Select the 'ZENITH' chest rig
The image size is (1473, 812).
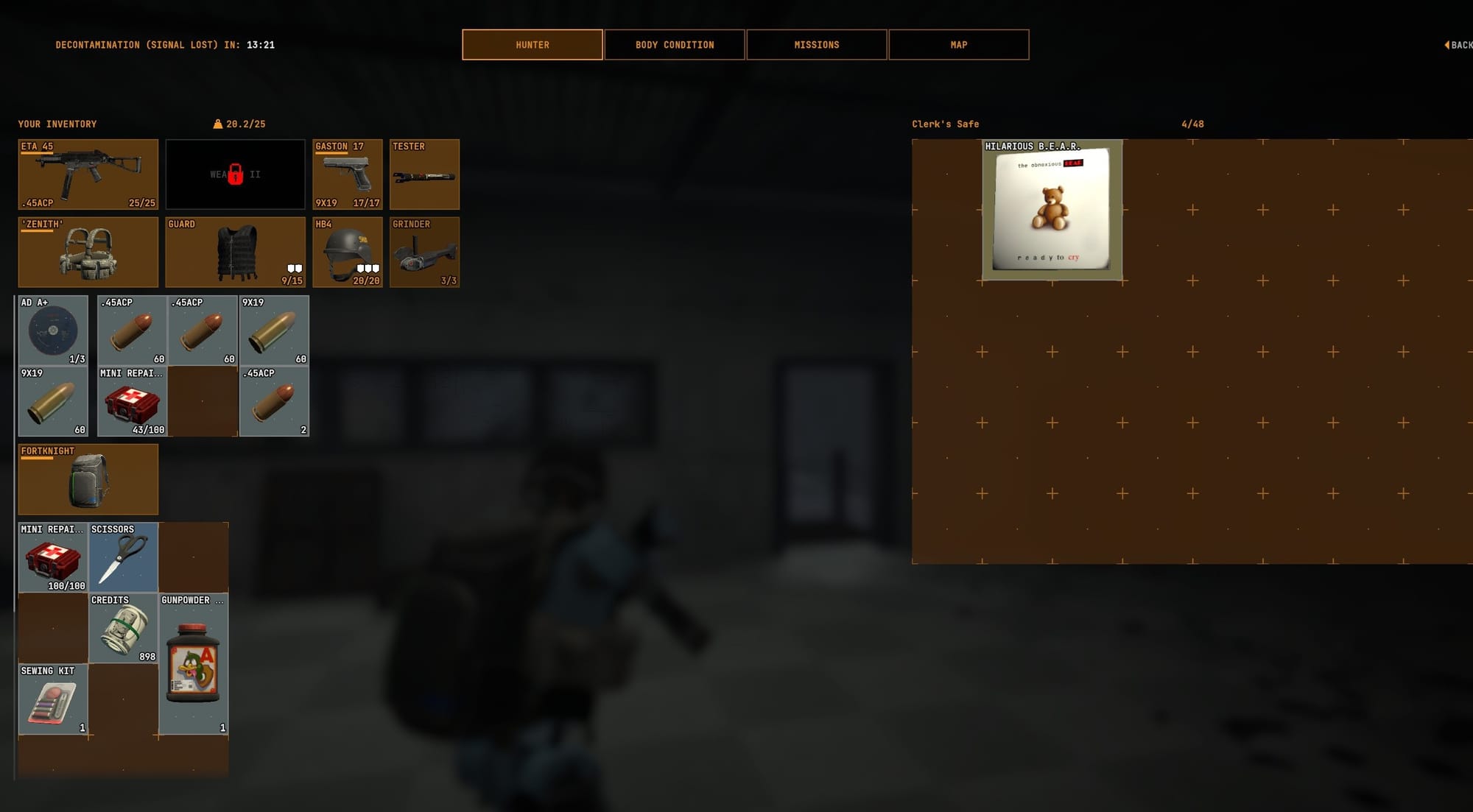point(88,253)
